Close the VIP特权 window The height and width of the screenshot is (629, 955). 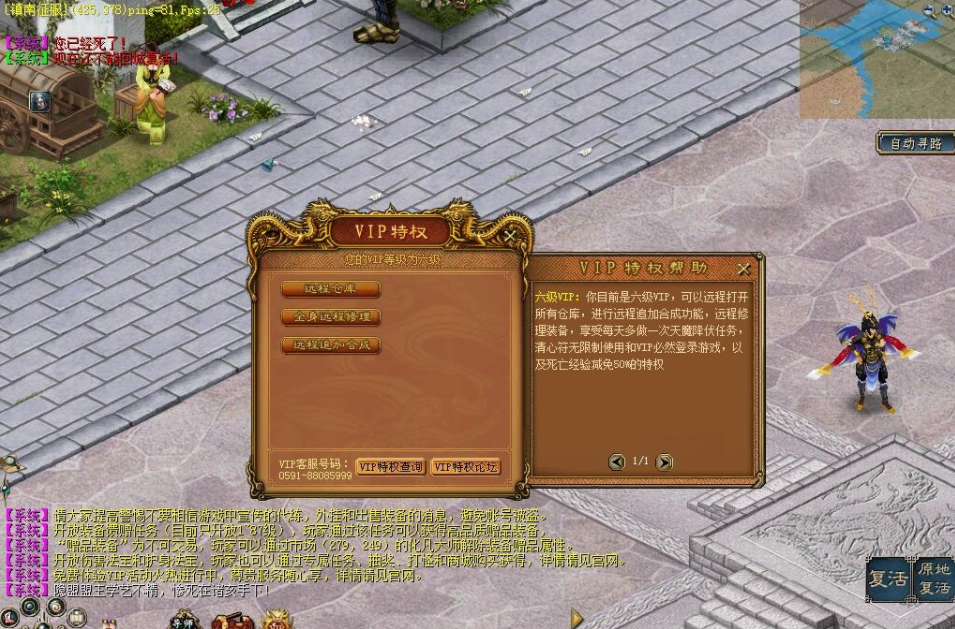click(x=511, y=236)
